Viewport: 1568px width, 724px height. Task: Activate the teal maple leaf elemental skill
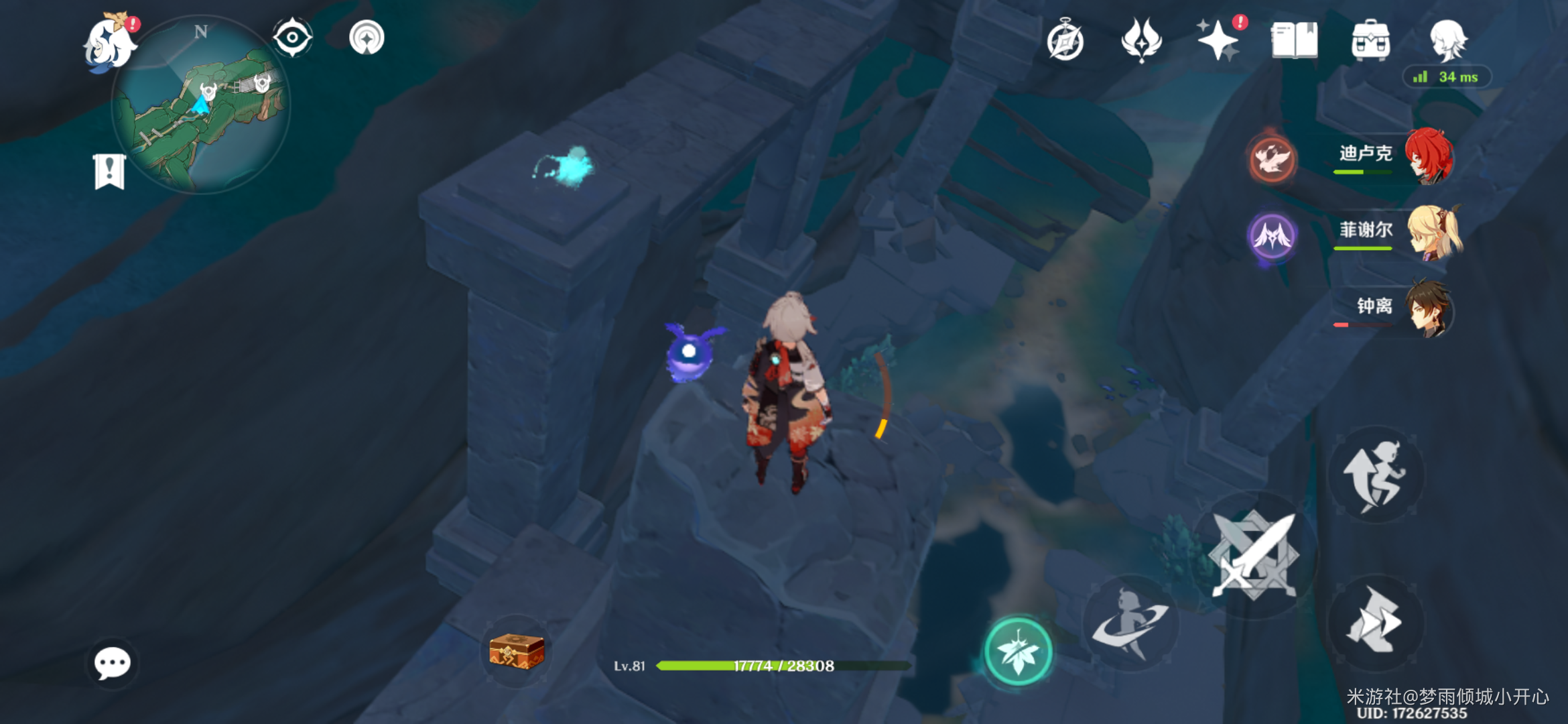coord(1018,652)
